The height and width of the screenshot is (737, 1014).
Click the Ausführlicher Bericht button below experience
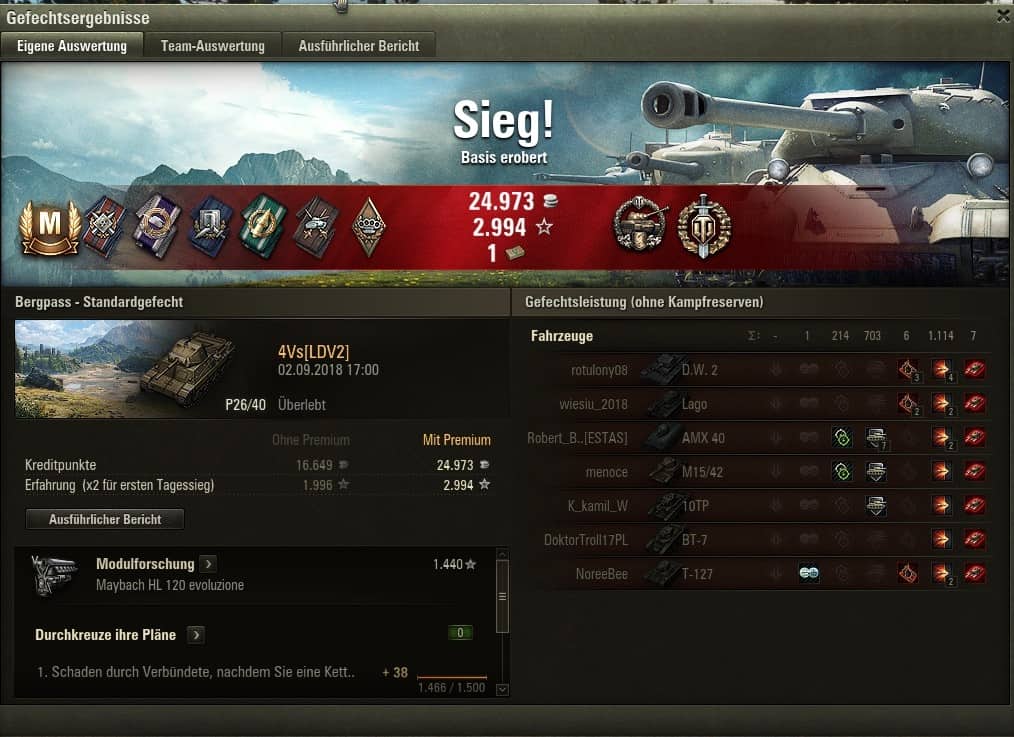105,519
